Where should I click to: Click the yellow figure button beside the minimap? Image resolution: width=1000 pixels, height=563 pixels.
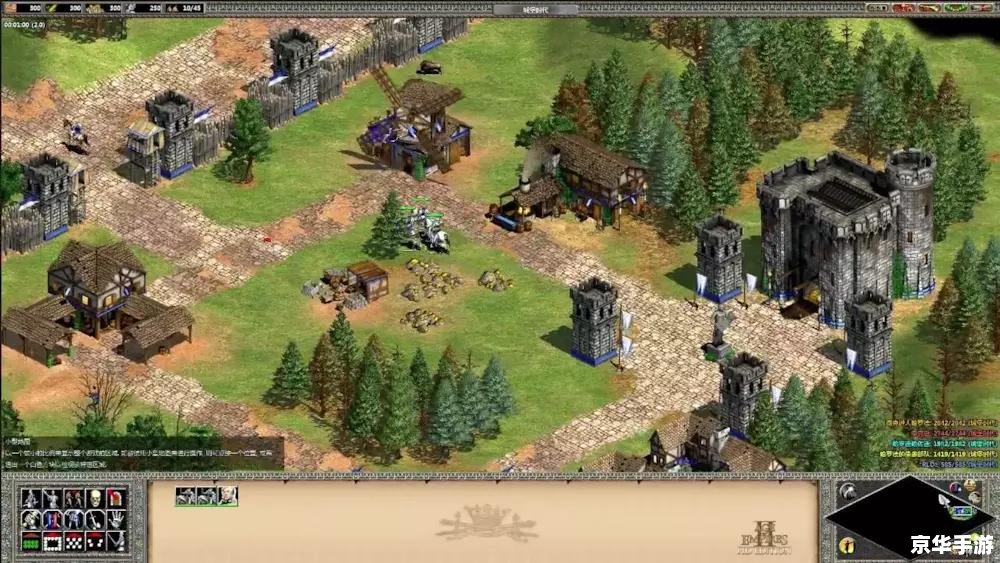point(847,545)
